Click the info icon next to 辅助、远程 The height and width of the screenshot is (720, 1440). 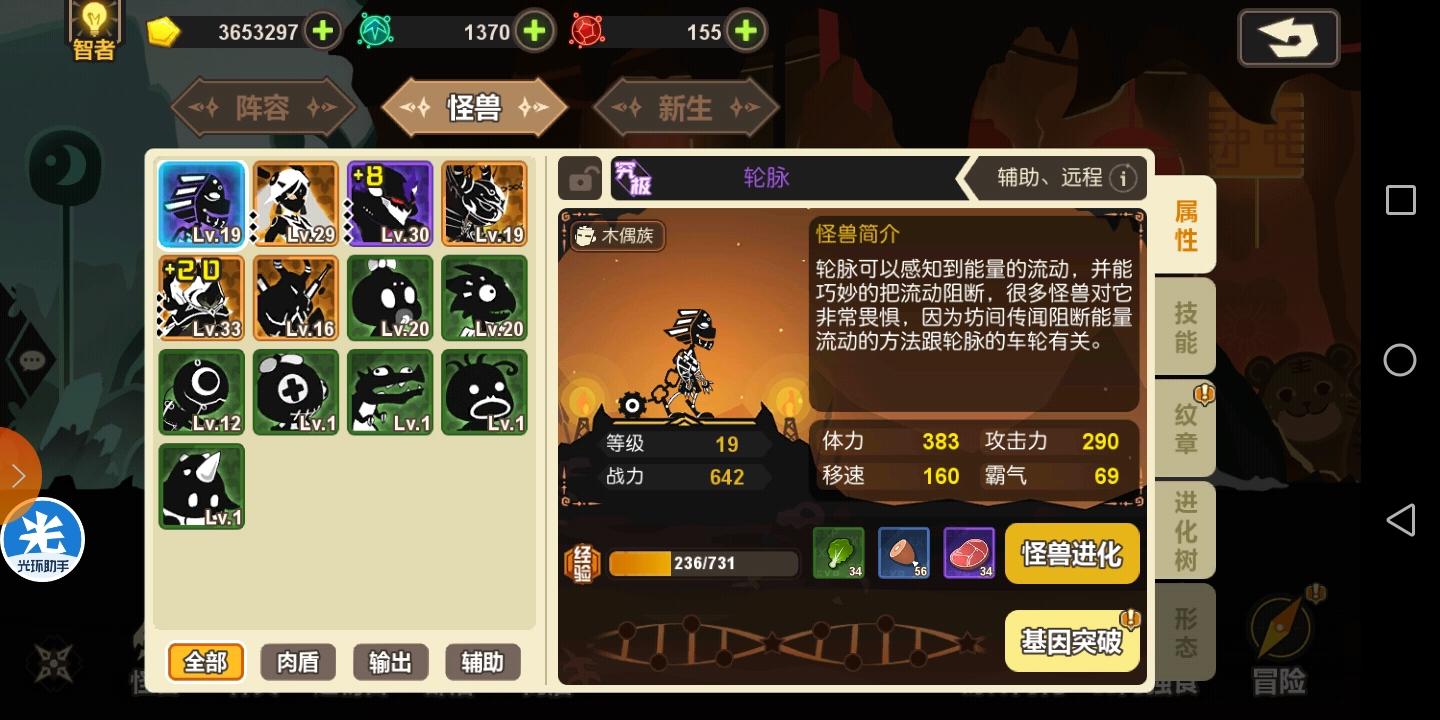click(x=1126, y=178)
